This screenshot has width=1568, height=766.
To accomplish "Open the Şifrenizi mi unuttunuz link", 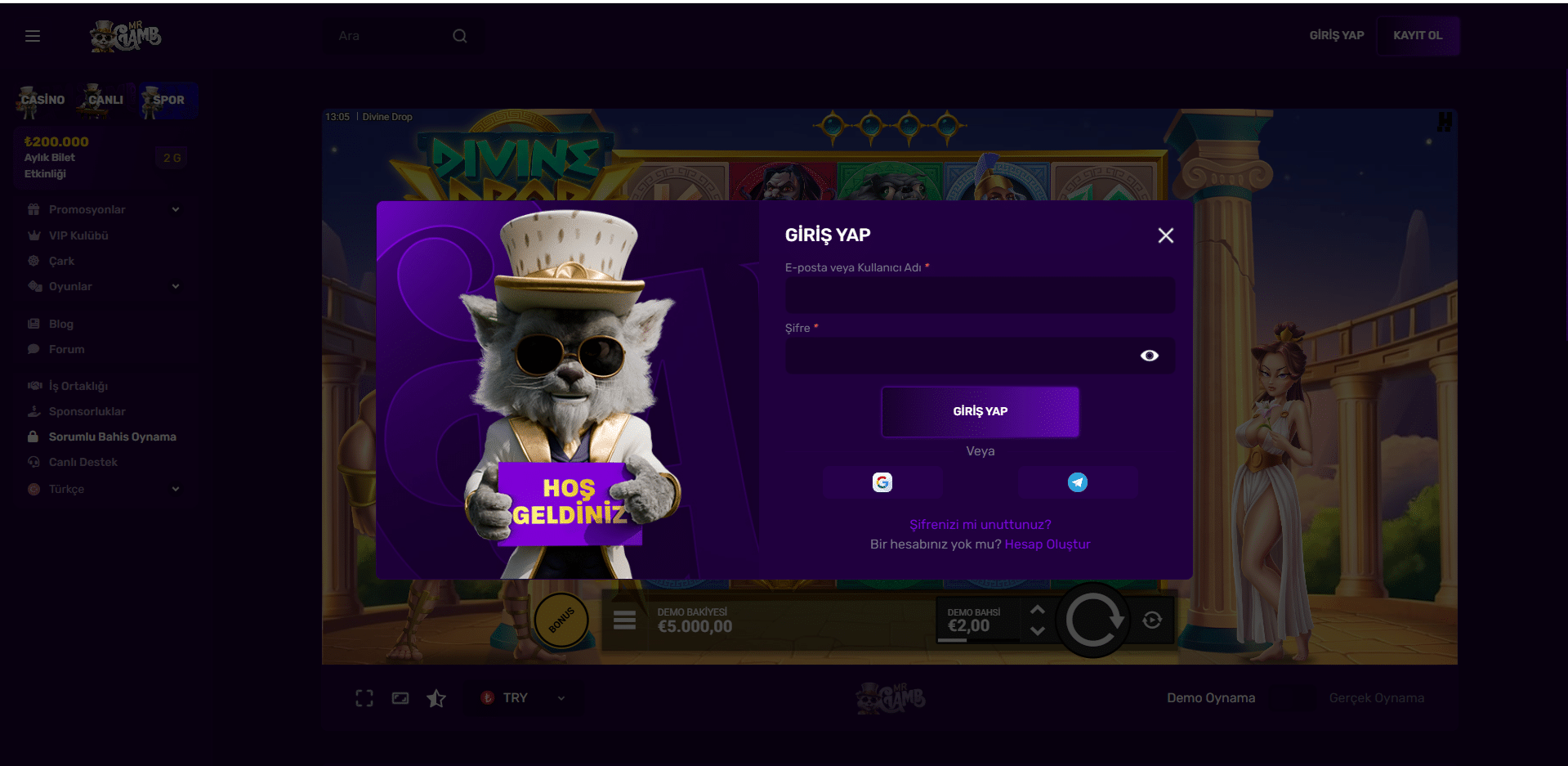I will 980,525.
